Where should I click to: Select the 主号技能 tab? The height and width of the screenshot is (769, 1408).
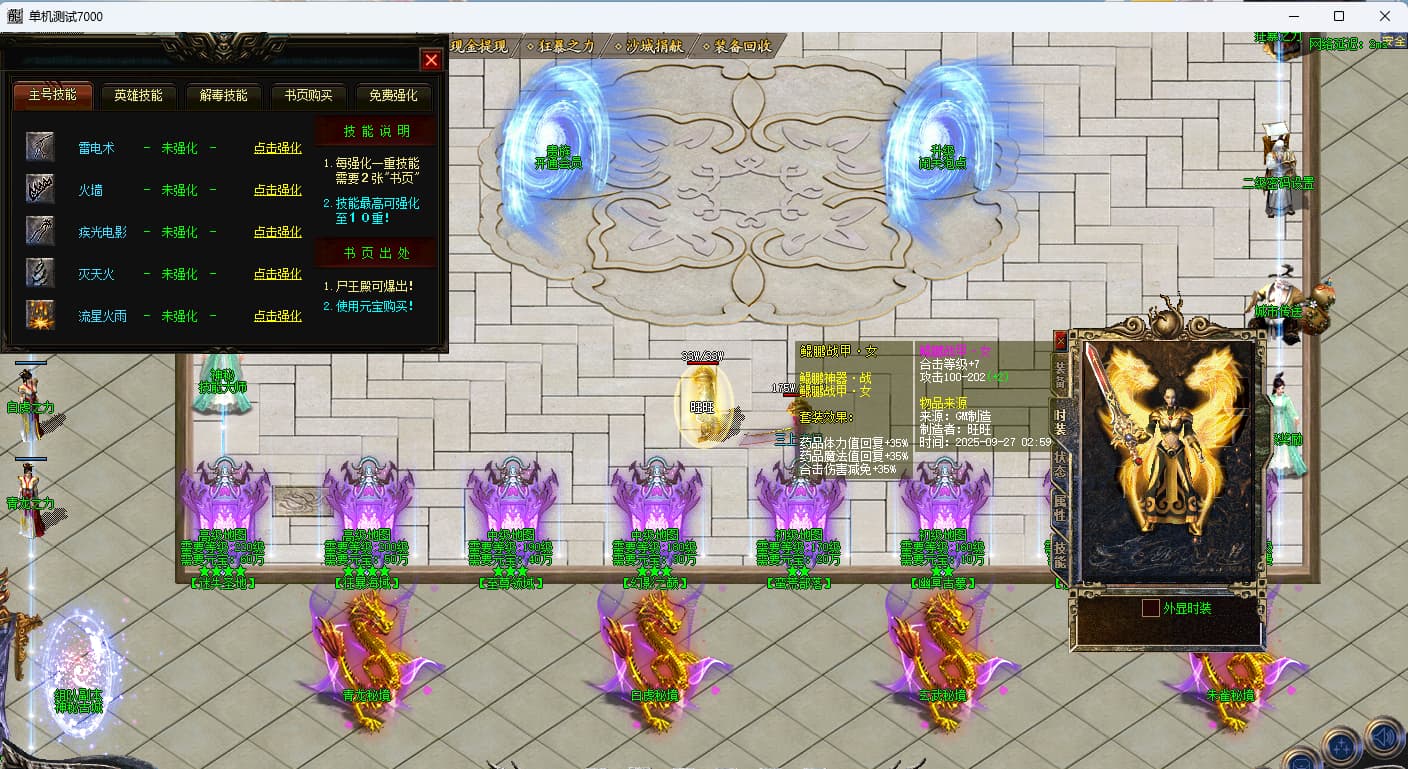tap(52, 96)
